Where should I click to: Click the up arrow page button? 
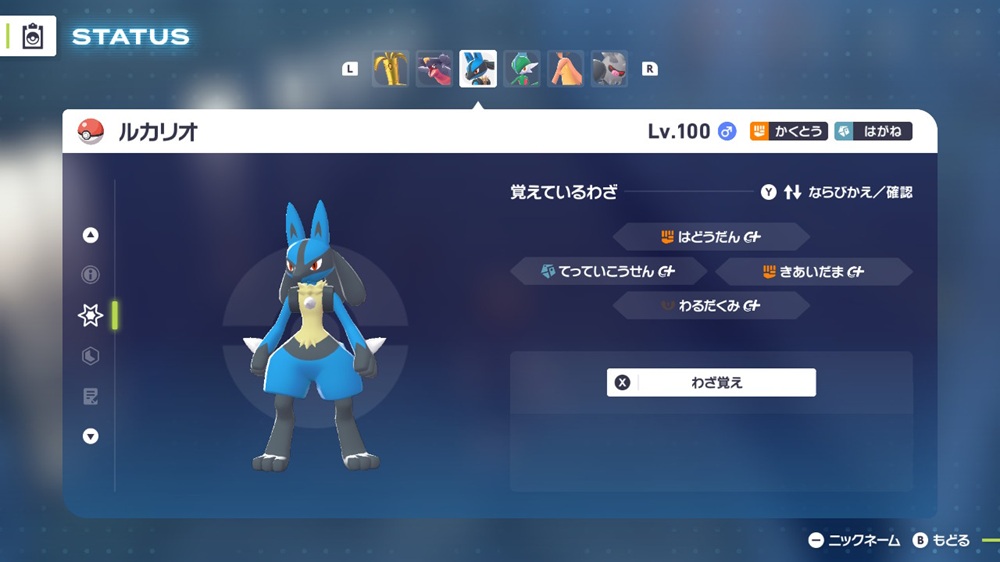[x=90, y=236]
